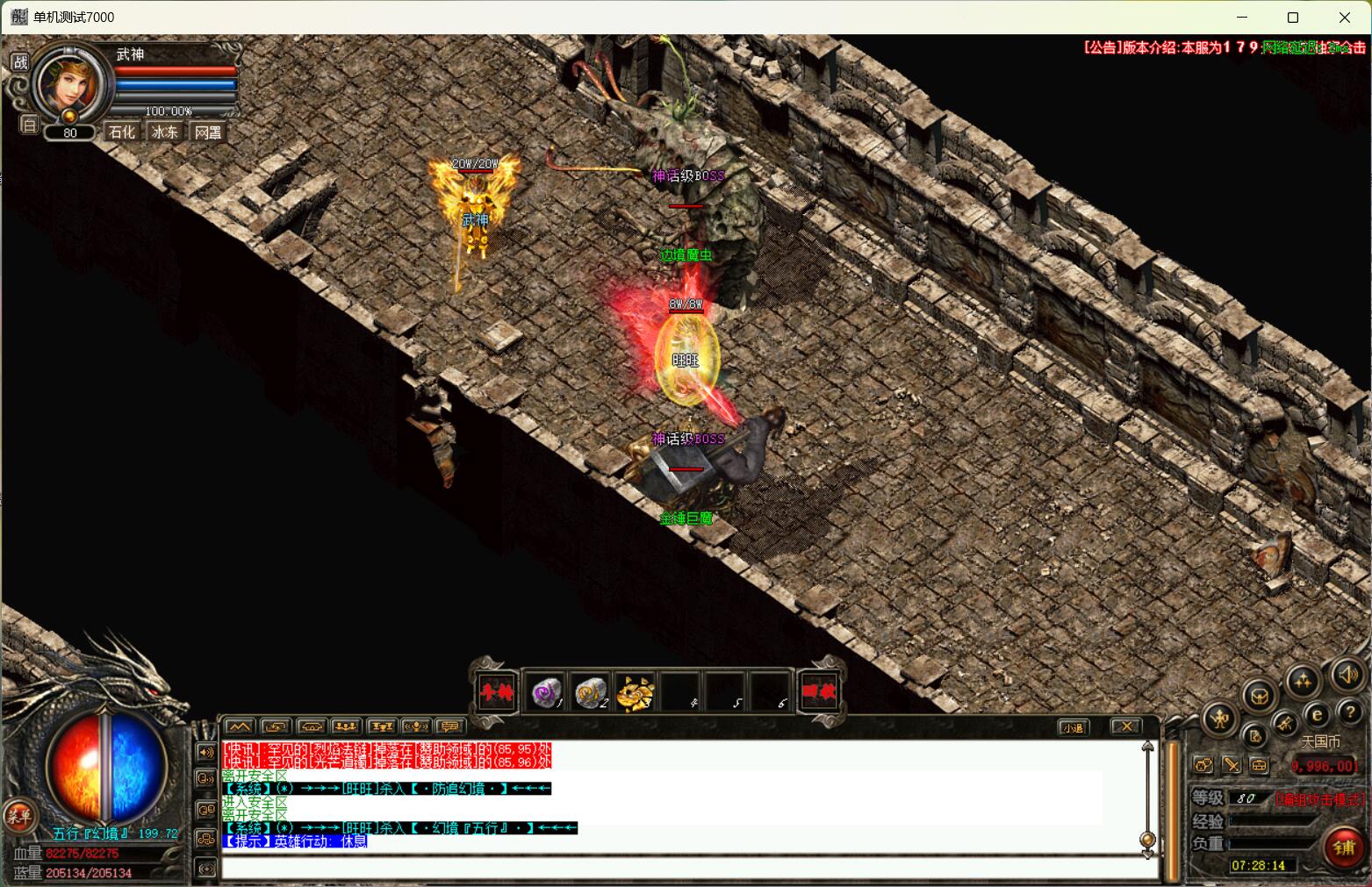Select the 网罩 net button
The width and height of the screenshot is (1372, 887).
[x=208, y=132]
